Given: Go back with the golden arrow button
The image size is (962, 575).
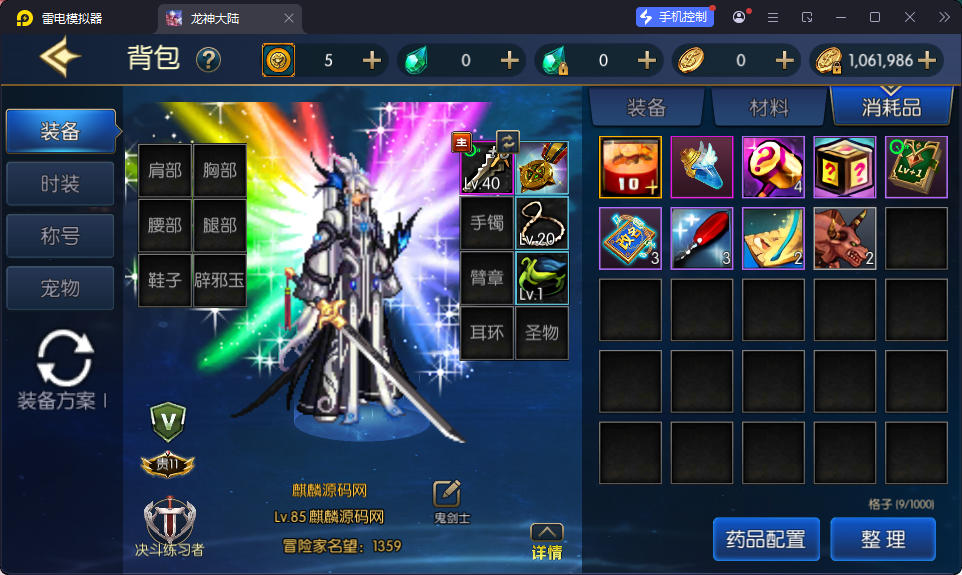Looking at the screenshot, I should 60,58.
